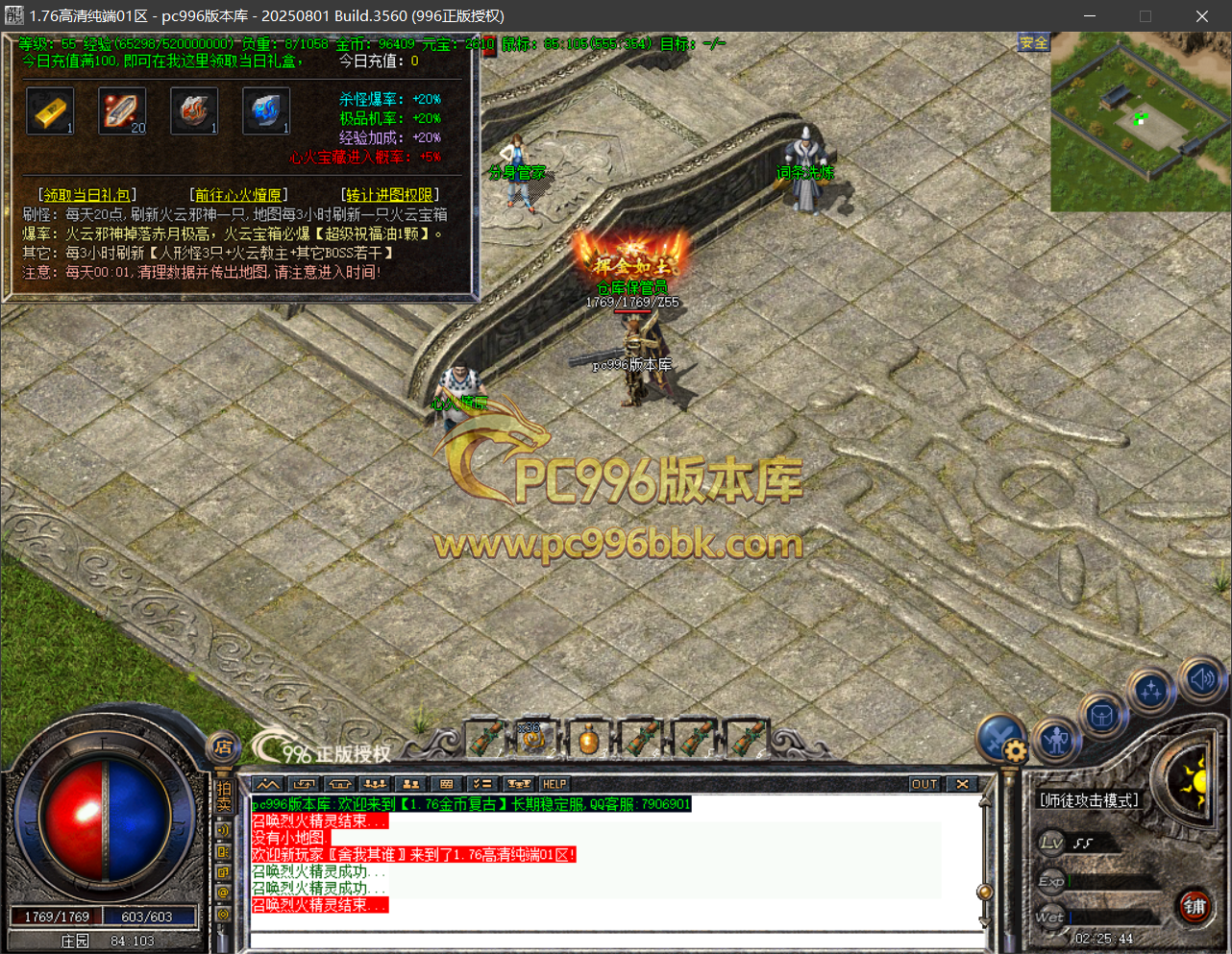Open the 拍卖 auction side button
The height and width of the screenshot is (954, 1232).
coord(224,796)
